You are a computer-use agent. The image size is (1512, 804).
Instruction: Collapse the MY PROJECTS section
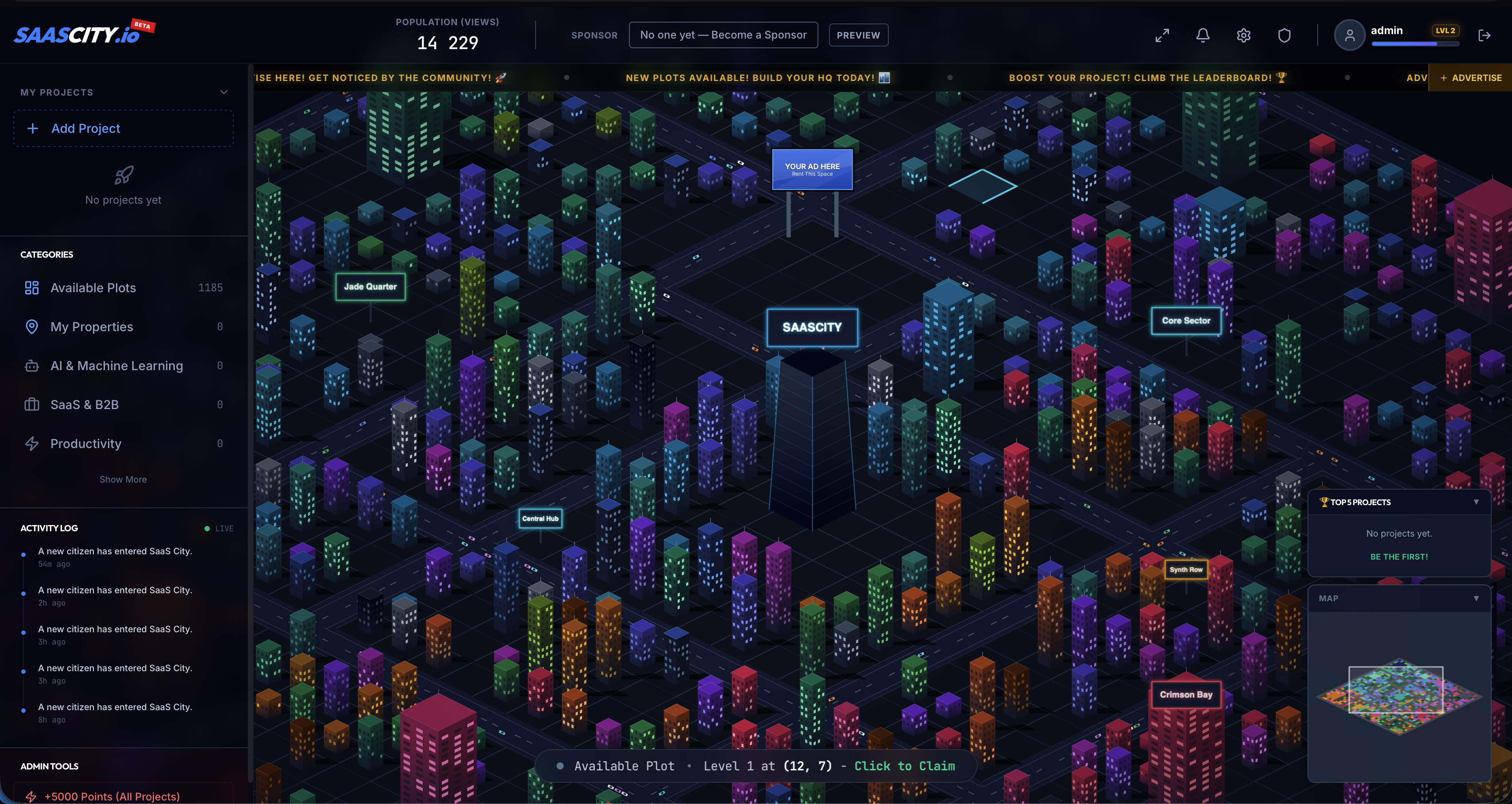click(x=223, y=92)
